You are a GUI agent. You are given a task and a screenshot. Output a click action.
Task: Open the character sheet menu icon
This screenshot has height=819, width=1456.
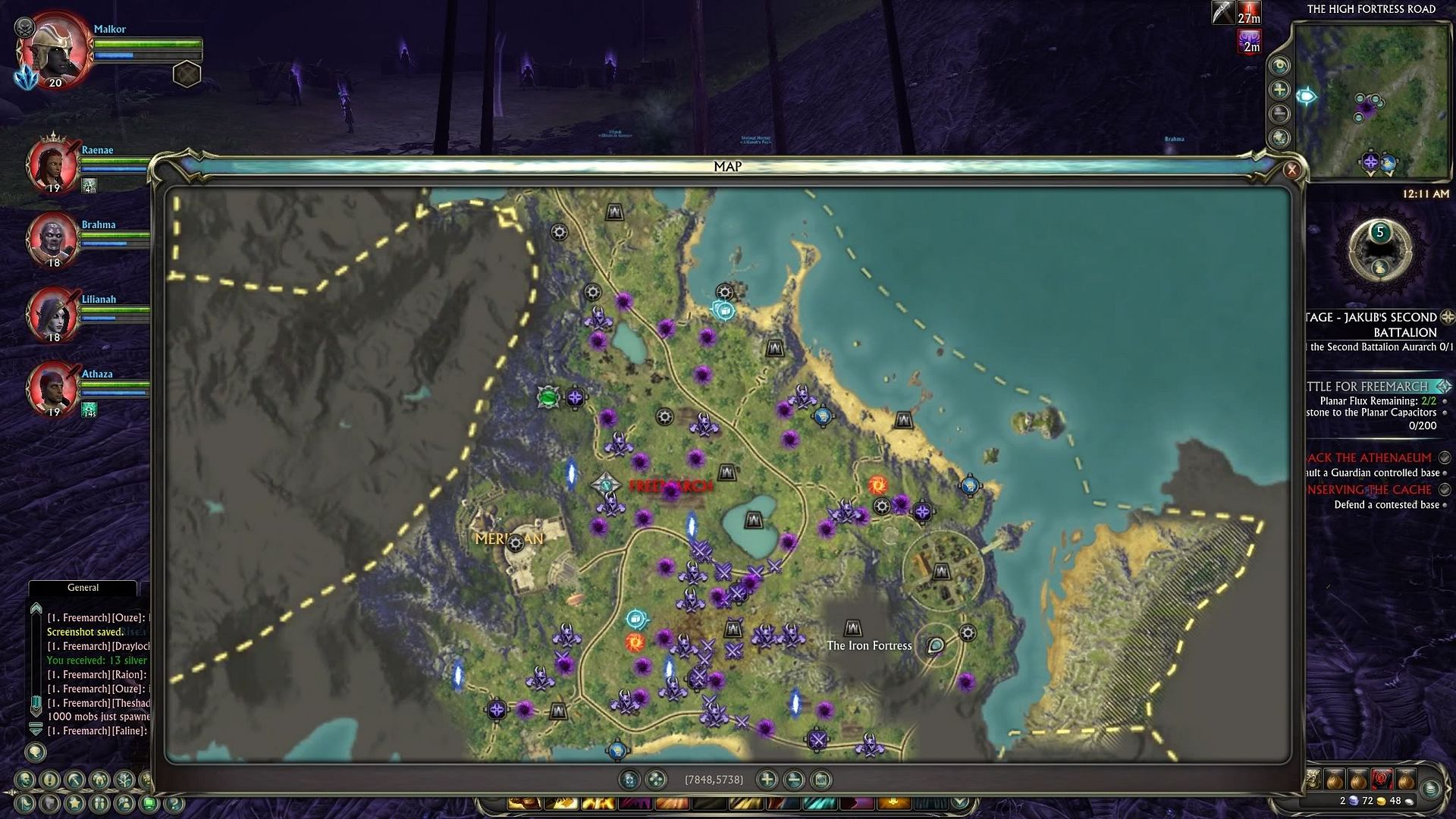tap(26, 780)
